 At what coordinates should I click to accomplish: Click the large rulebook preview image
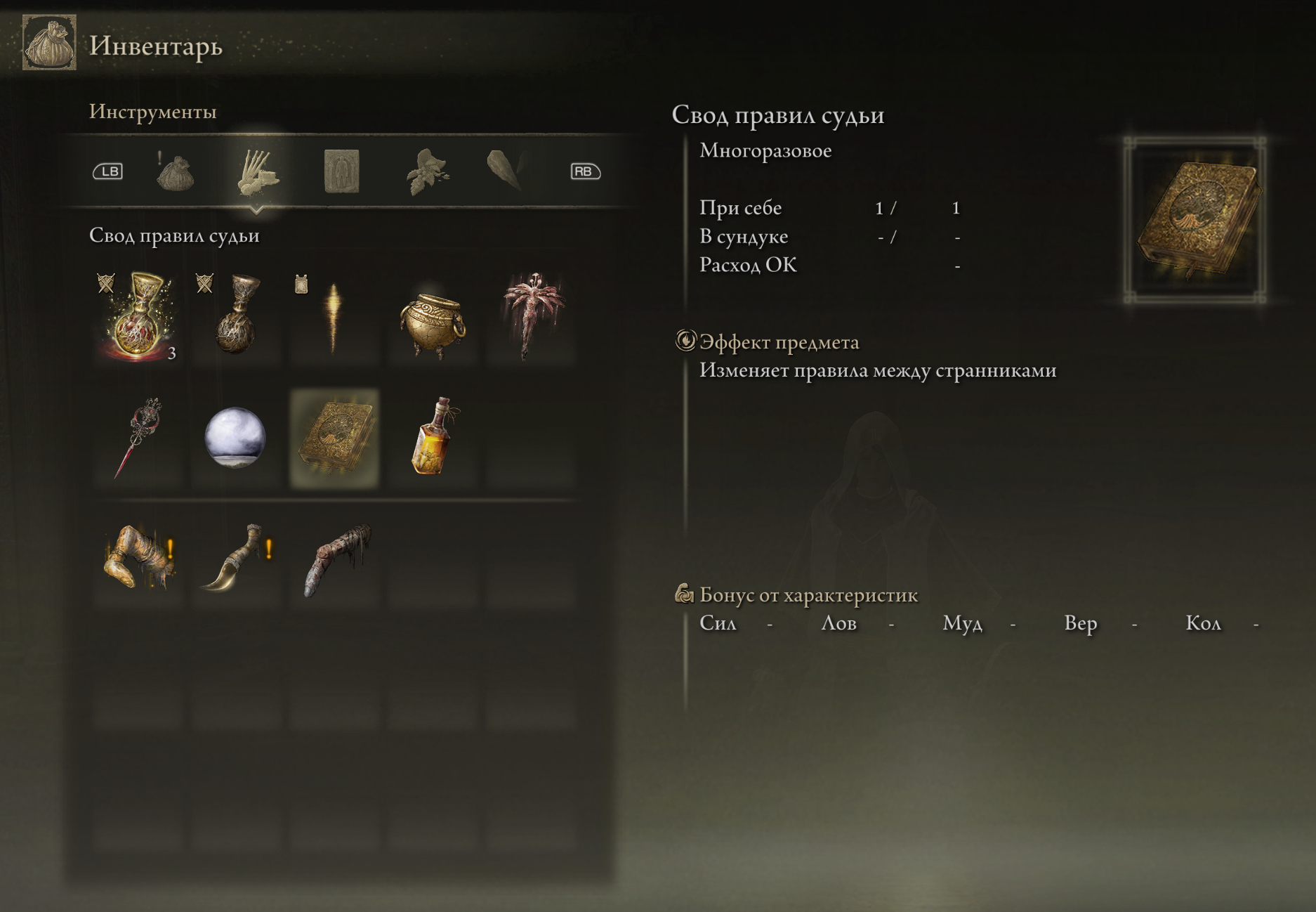click(1195, 221)
